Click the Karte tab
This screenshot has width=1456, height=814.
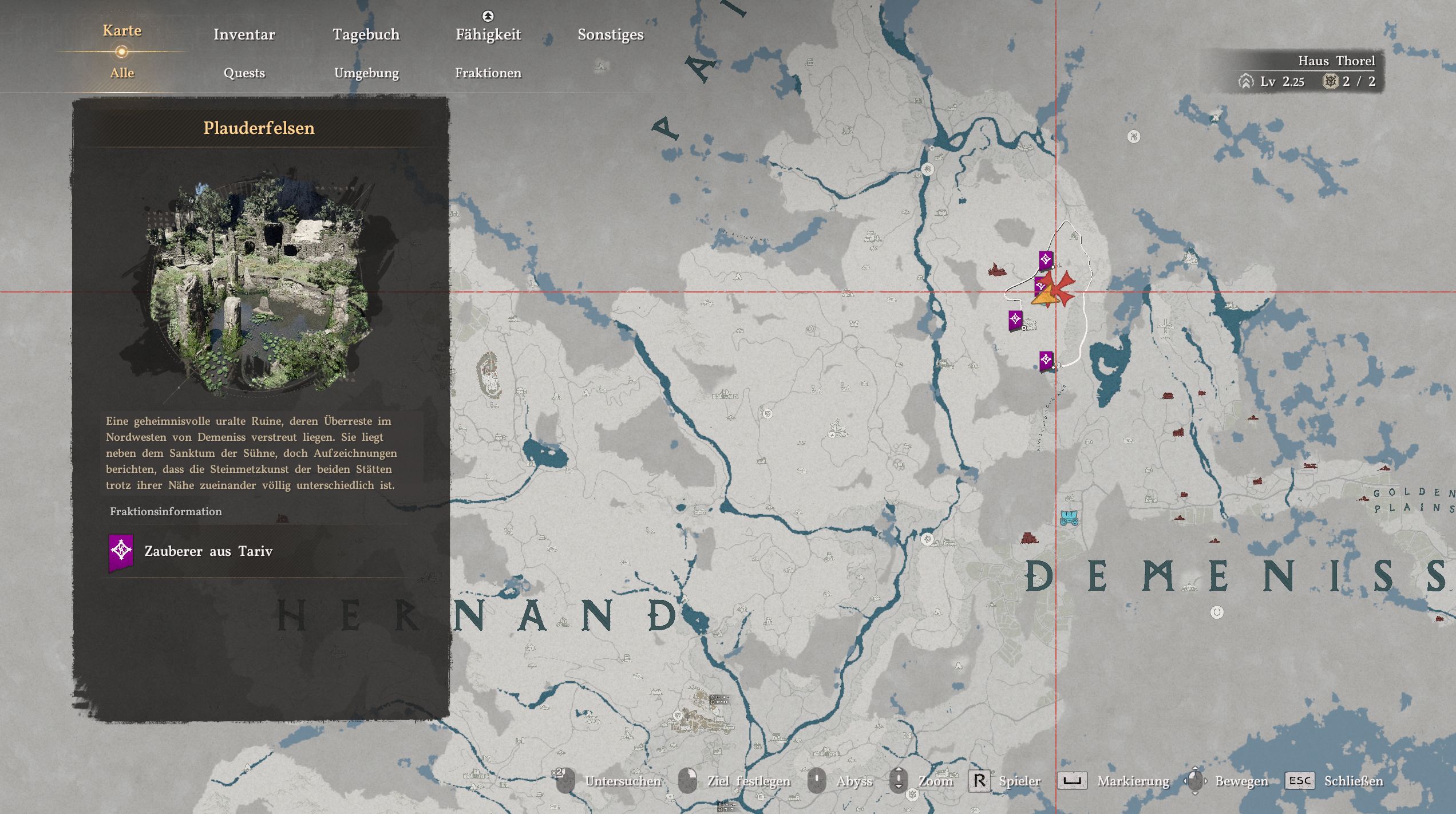pyautogui.click(x=122, y=31)
